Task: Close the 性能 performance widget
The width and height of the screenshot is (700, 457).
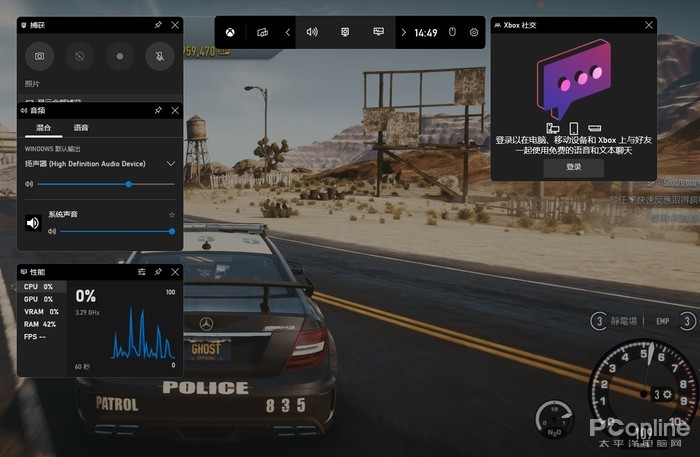Action: pyautogui.click(x=176, y=271)
